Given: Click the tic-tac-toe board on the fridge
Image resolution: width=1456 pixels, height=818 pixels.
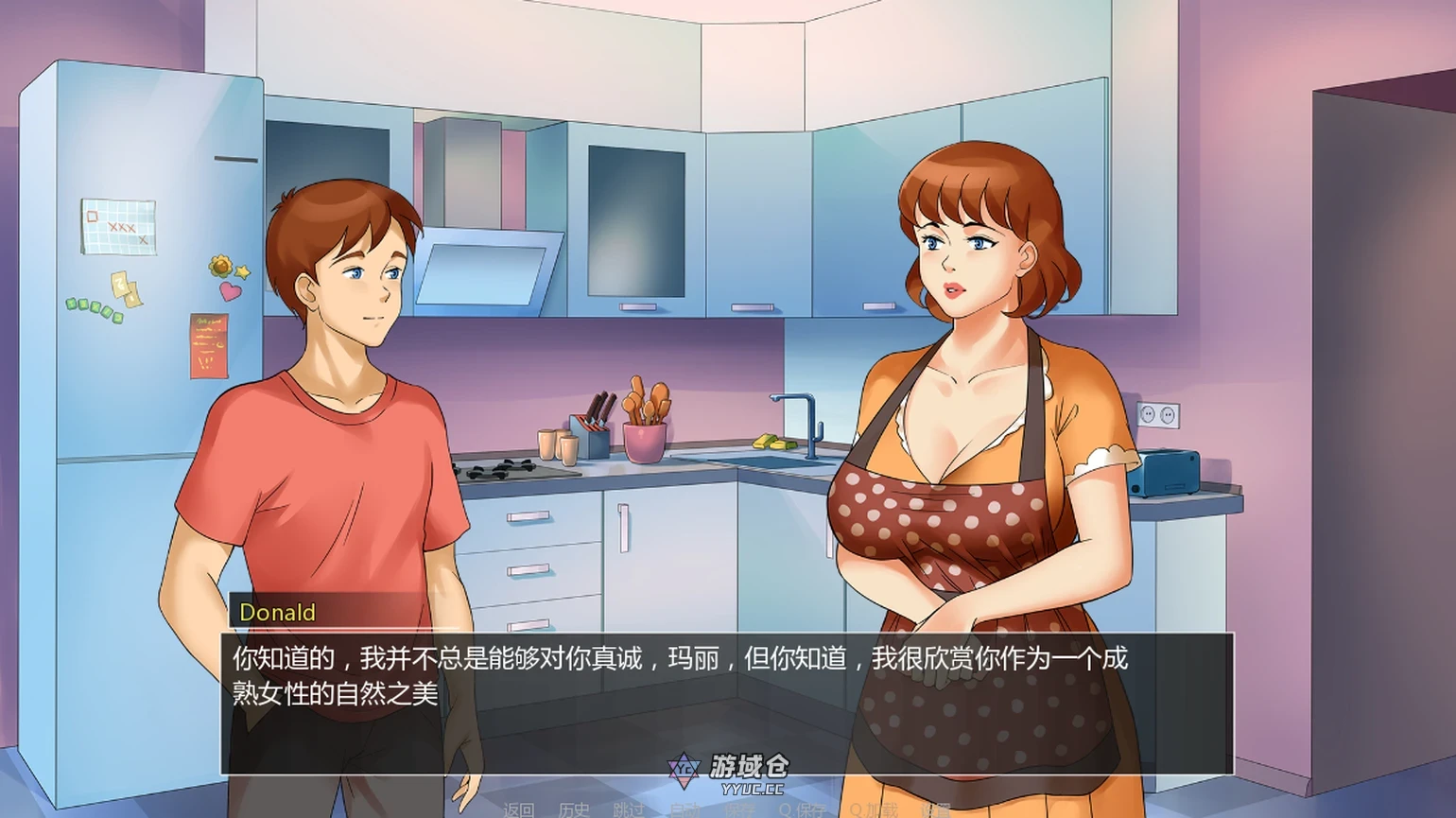Looking at the screenshot, I should [x=117, y=224].
